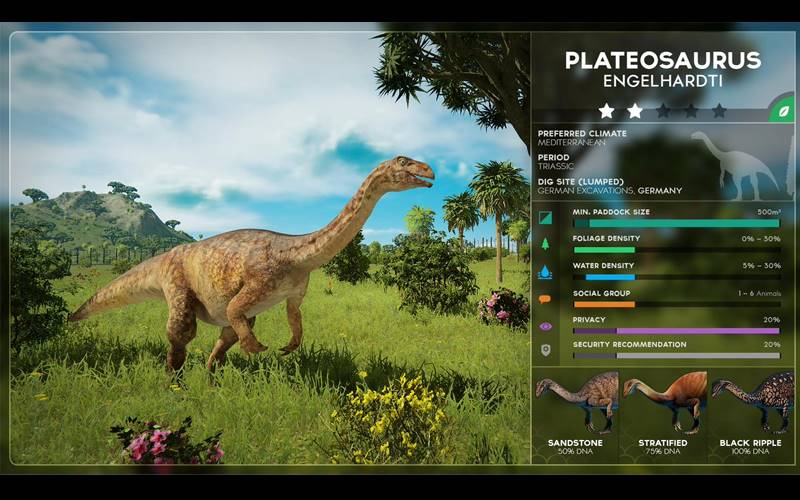Click the security recommendation shield icon
Viewport: 800px width, 500px height.
(545, 350)
